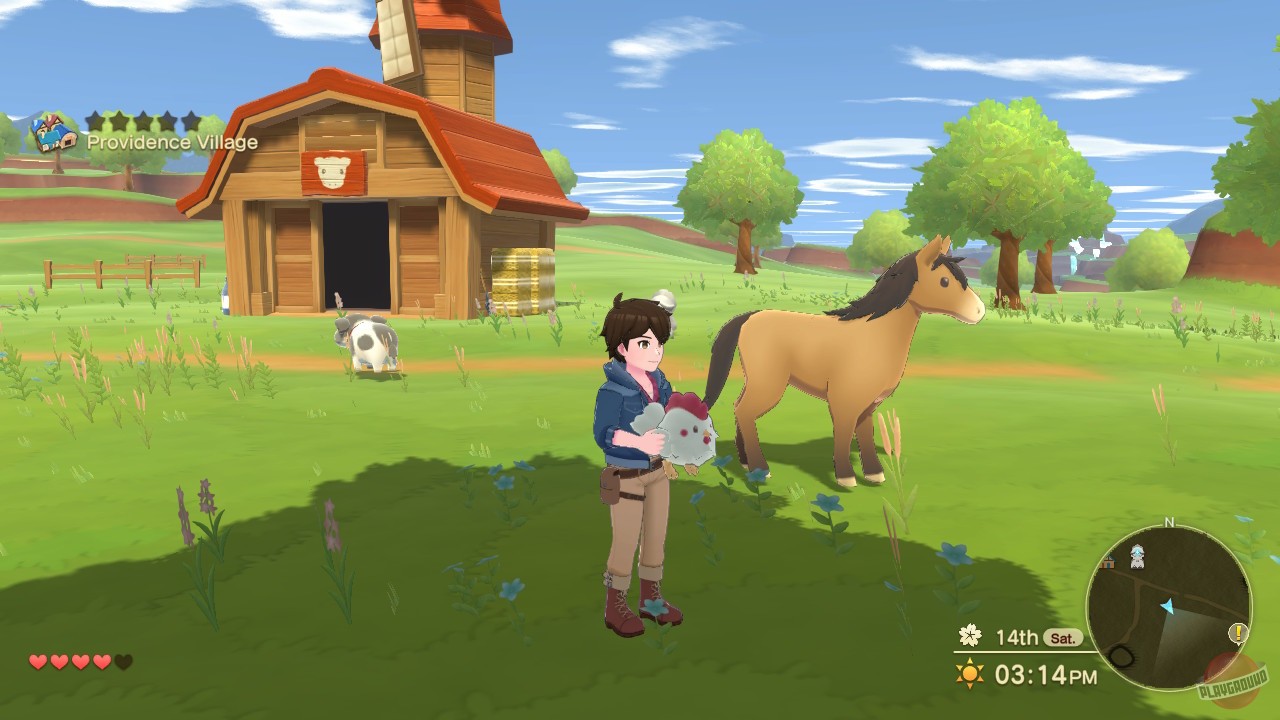Click the sun weather icon beside the clock
1280x720 pixels.
tap(970, 674)
